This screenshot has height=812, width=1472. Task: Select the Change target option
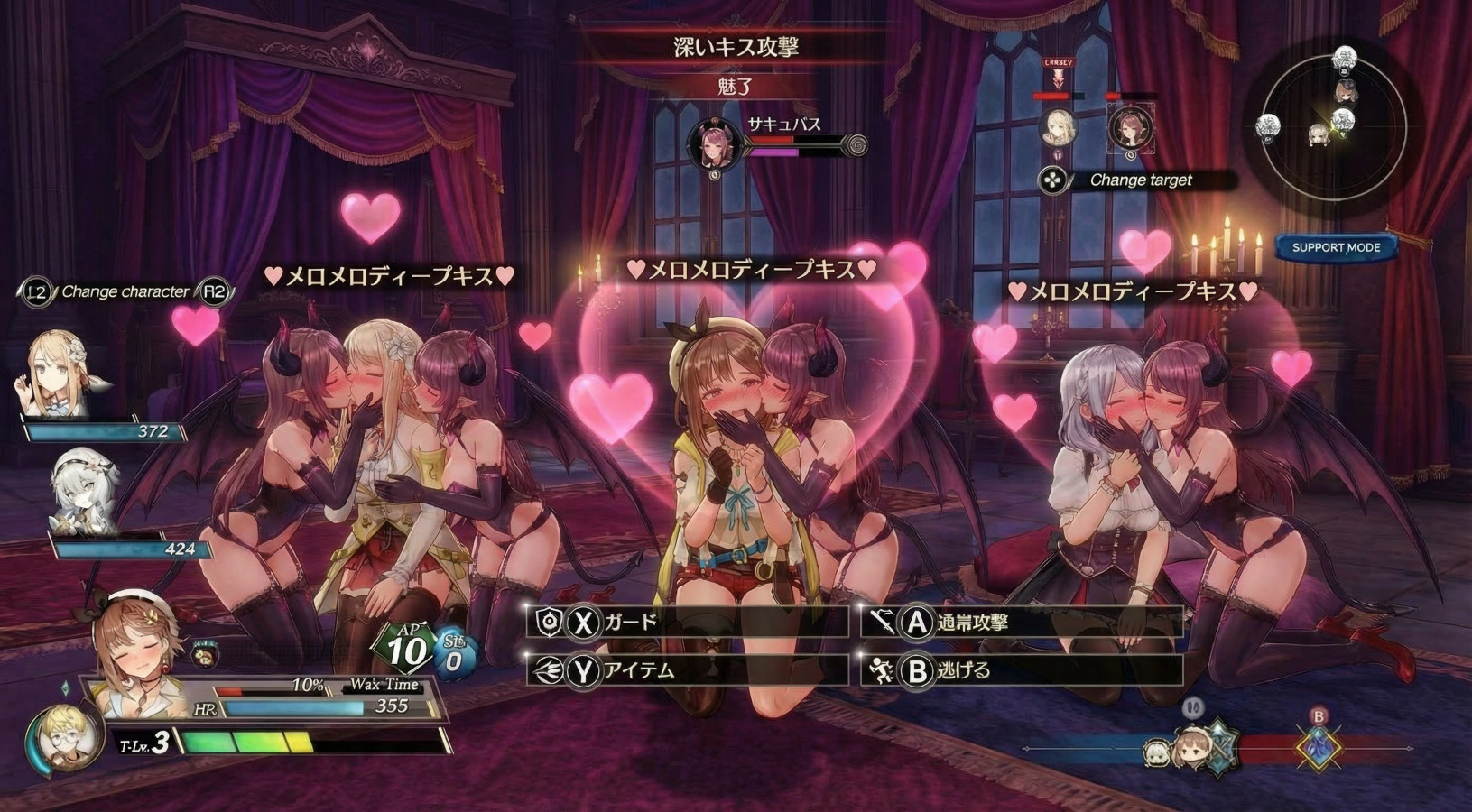pyautogui.click(x=1139, y=180)
